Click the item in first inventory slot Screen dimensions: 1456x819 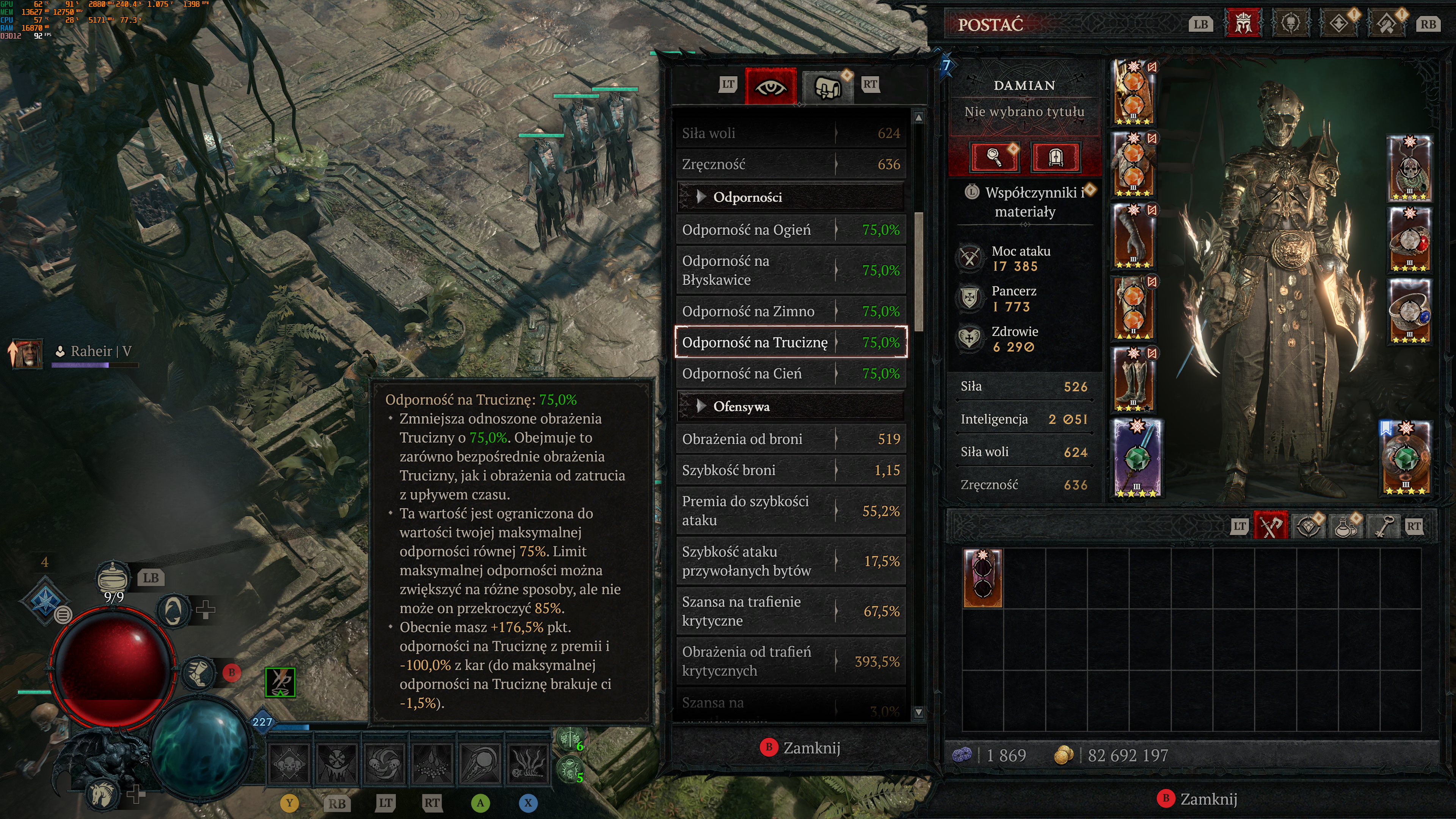tap(982, 577)
